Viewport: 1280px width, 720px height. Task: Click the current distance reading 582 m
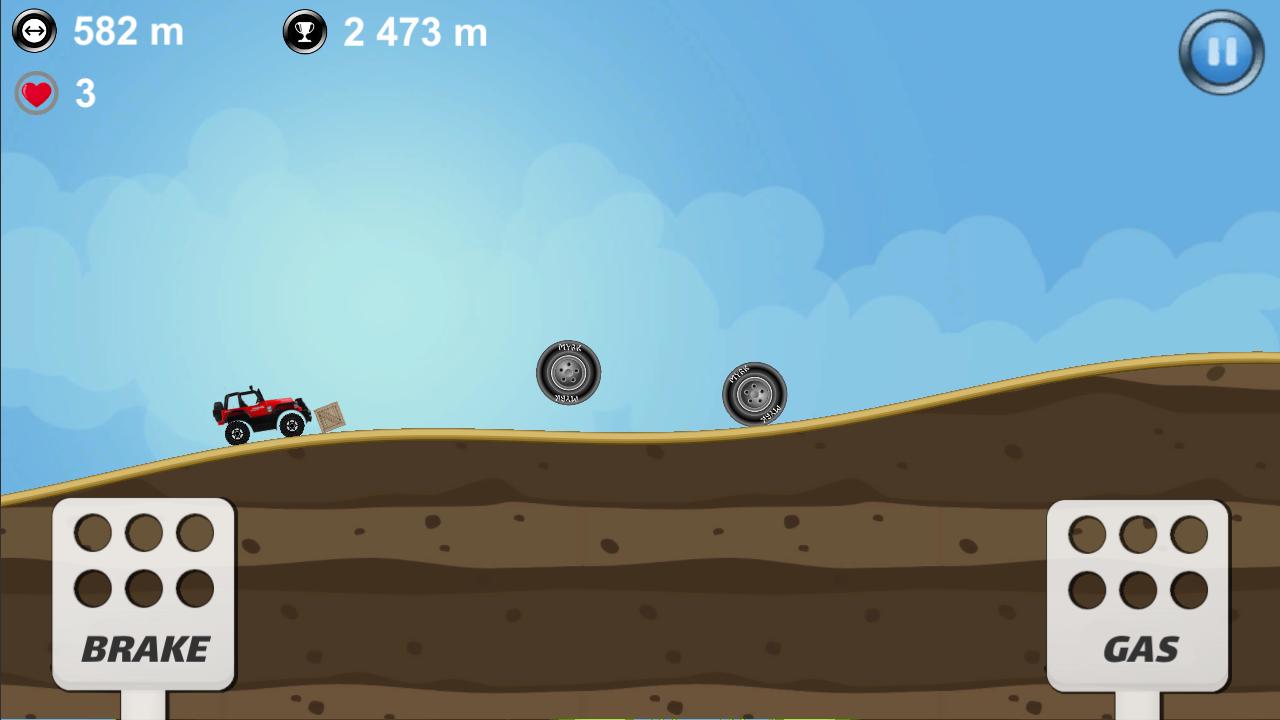[127, 31]
